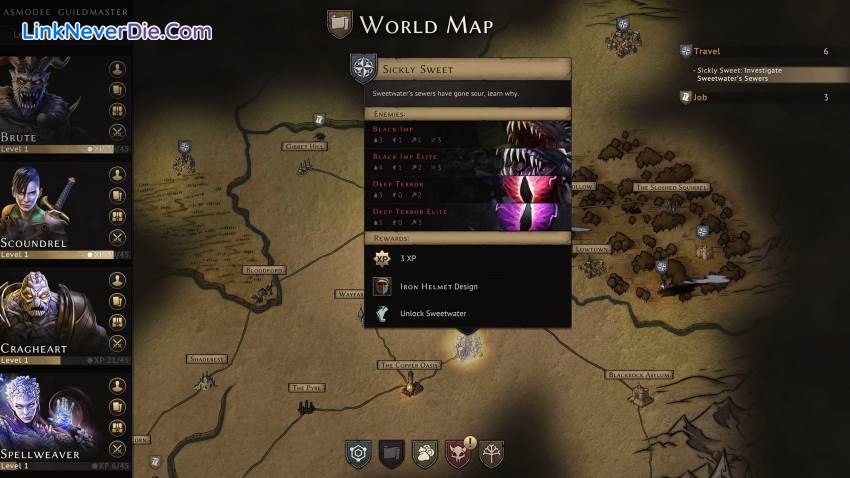
Task: Click the Blackrock Asylum map location
Action: pyautogui.click(x=637, y=375)
